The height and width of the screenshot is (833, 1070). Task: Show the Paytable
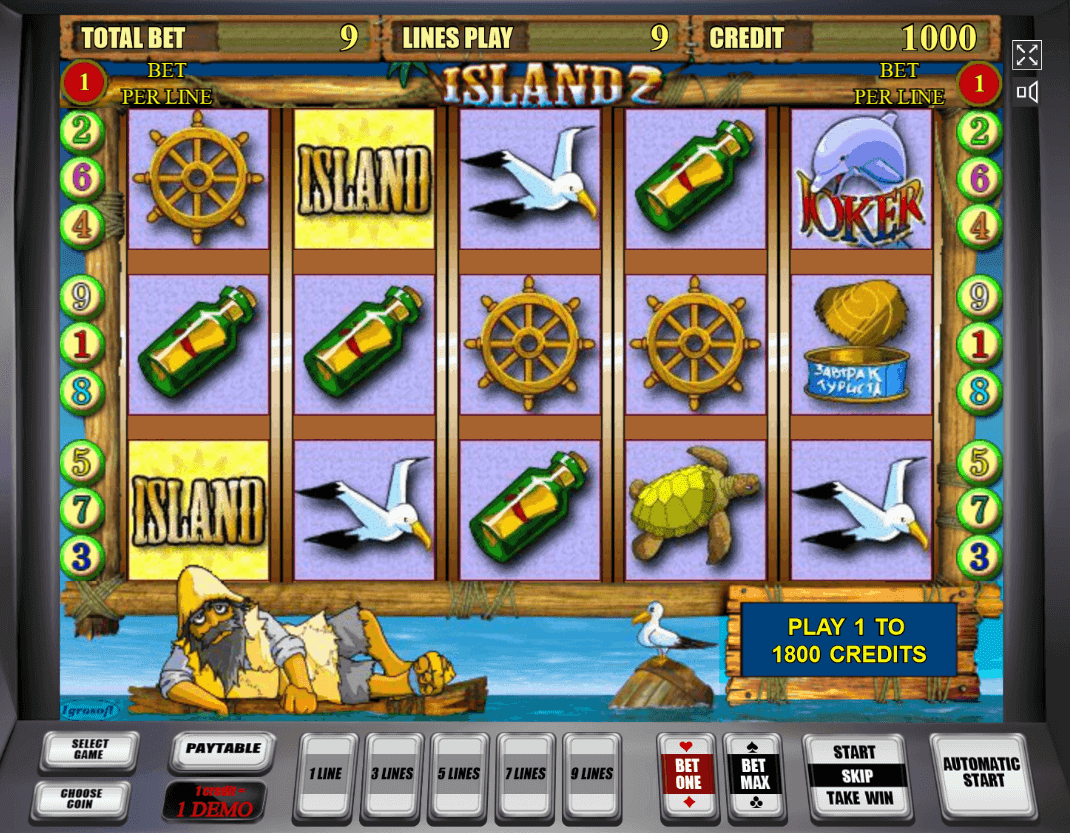(223, 751)
